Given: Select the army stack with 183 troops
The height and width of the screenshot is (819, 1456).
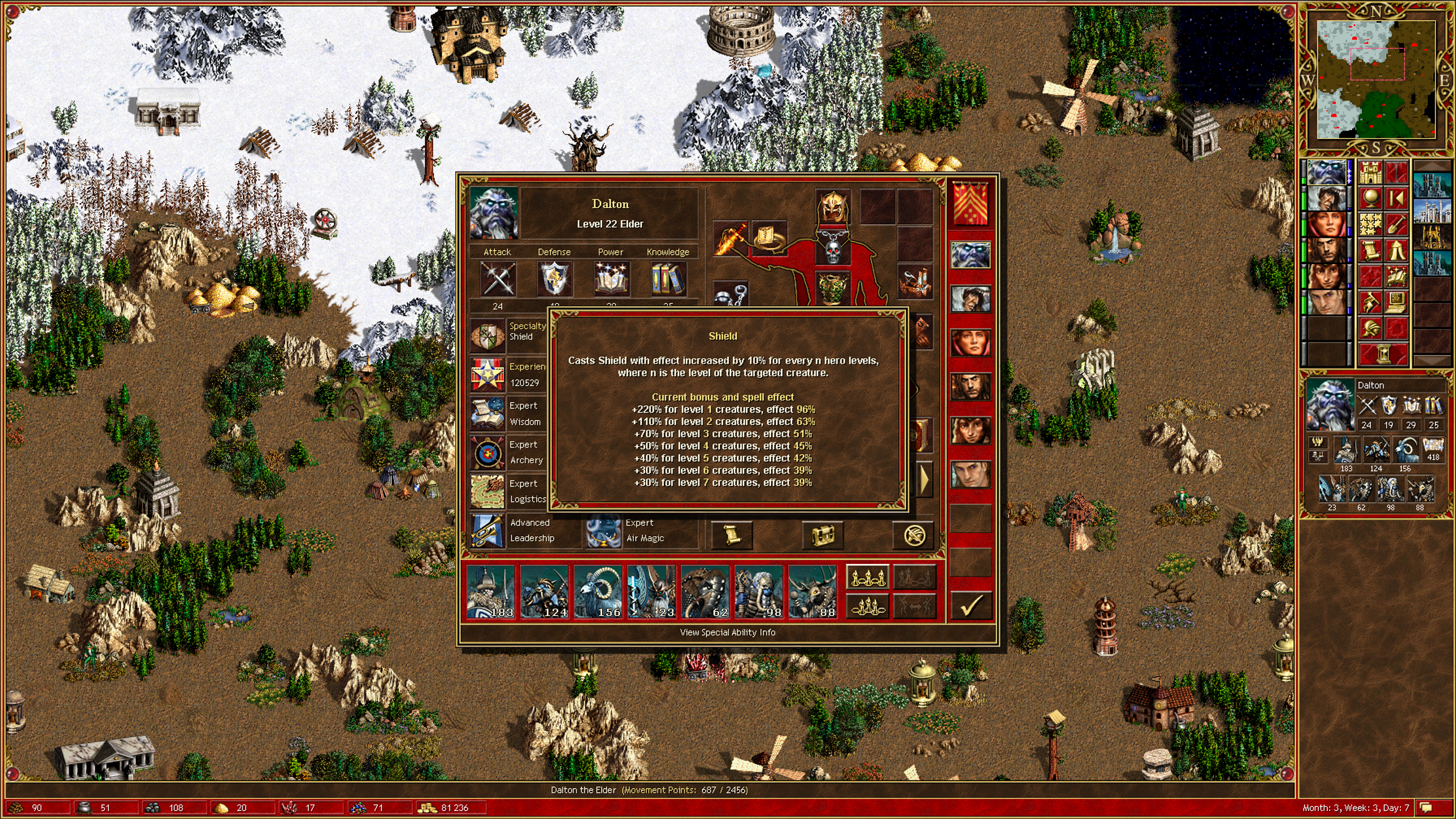Looking at the screenshot, I should click(490, 592).
